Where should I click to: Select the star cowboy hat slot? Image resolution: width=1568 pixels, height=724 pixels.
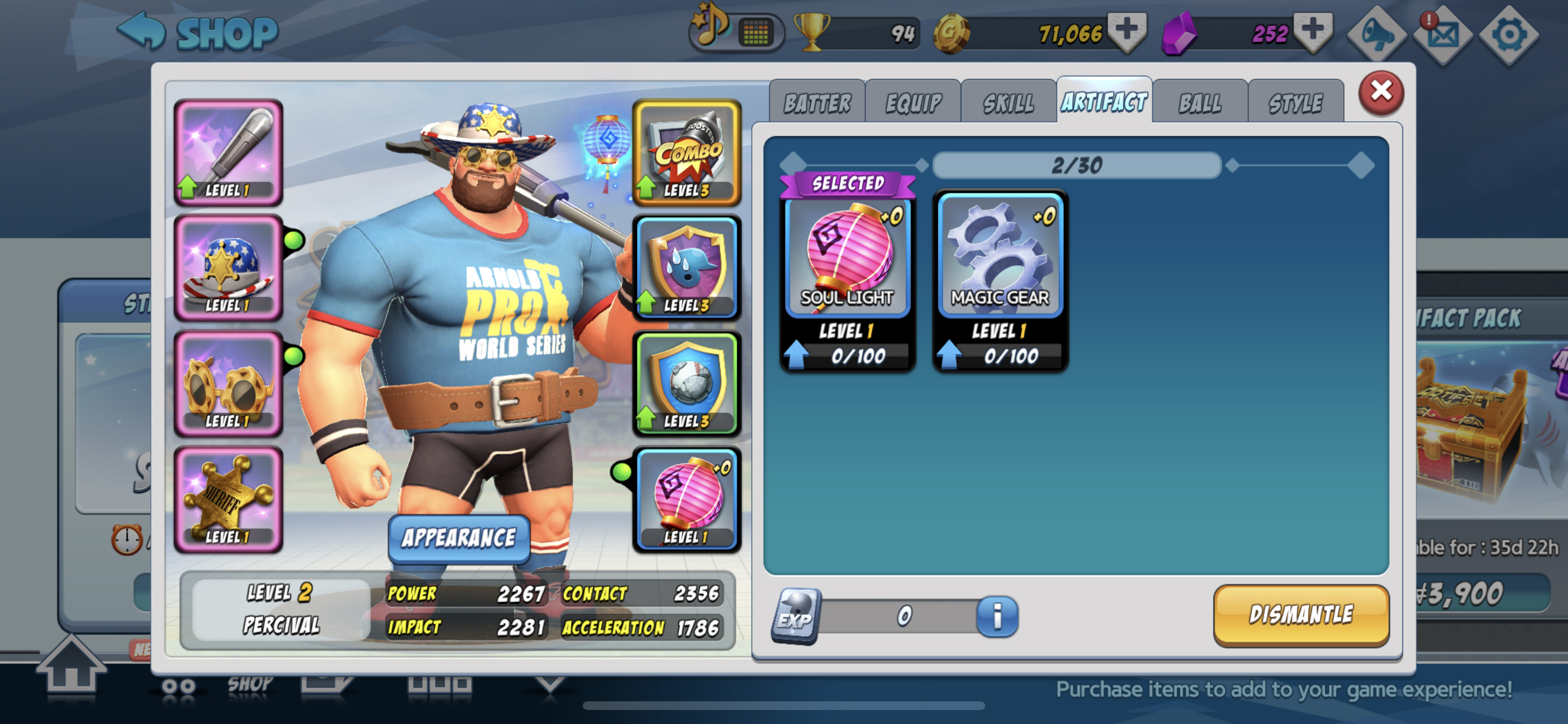[228, 268]
